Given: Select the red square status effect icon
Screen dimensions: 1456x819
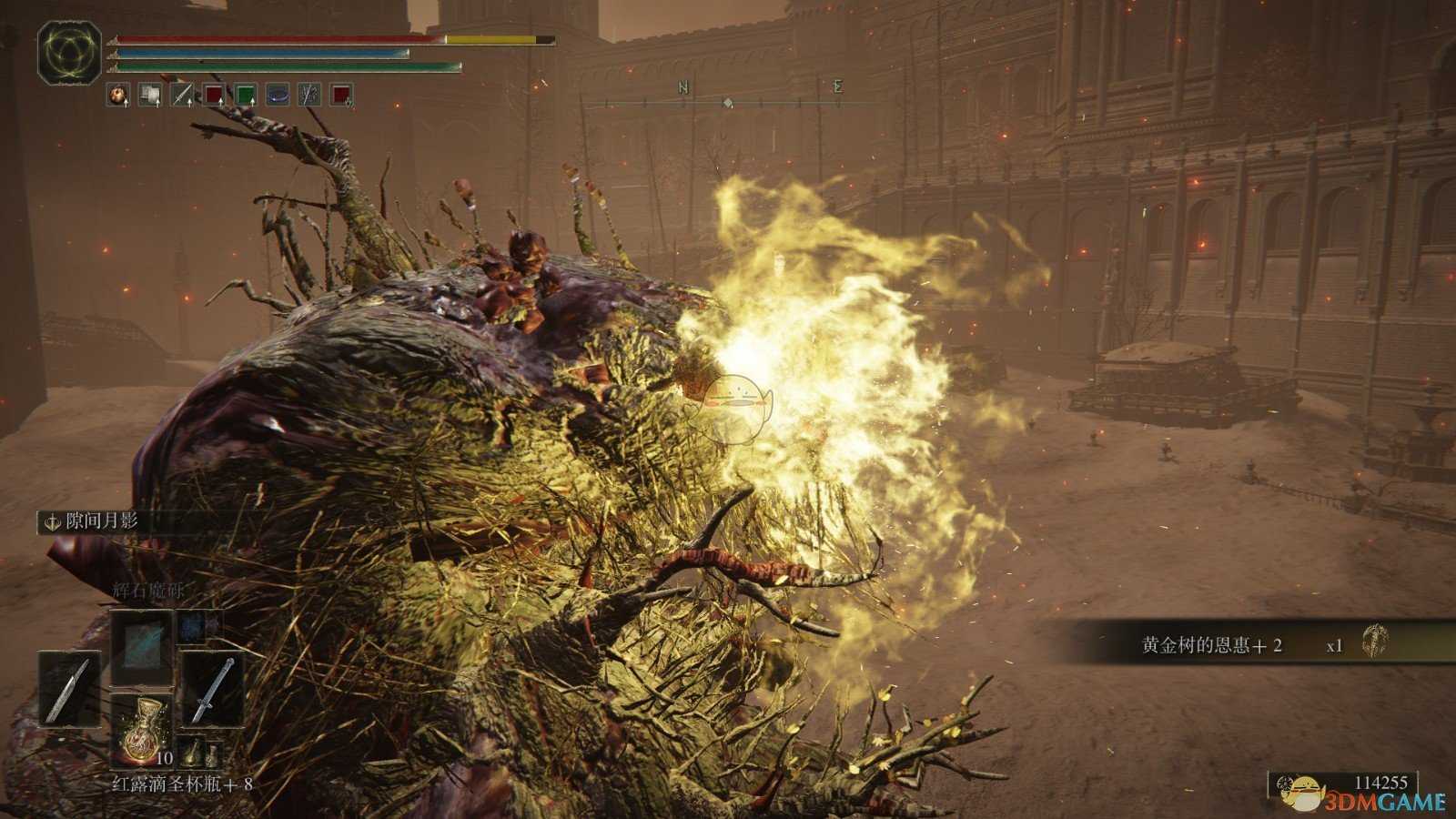Looking at the screenshot, I should [213, 96].
